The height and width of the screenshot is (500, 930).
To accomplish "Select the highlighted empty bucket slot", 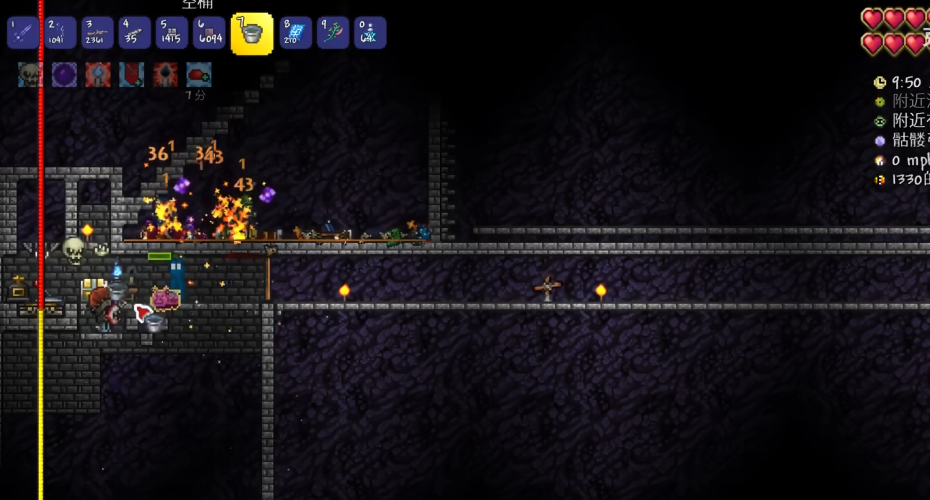I will point(252,34).
